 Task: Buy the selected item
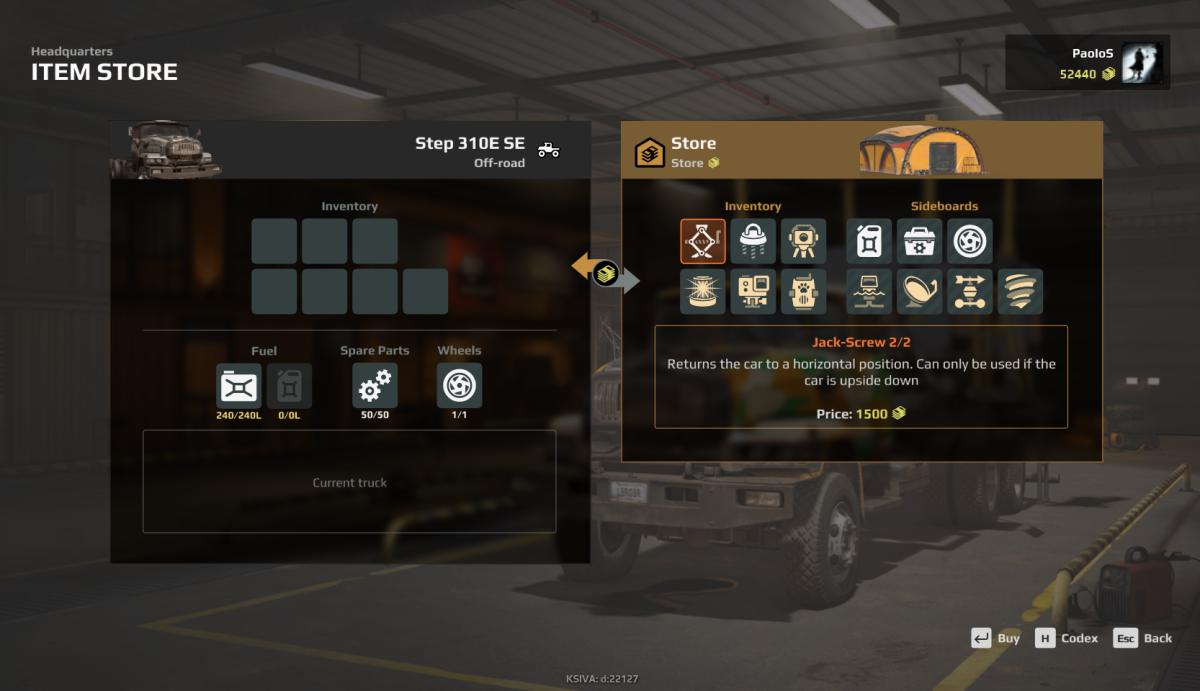[x=996, y=638]
